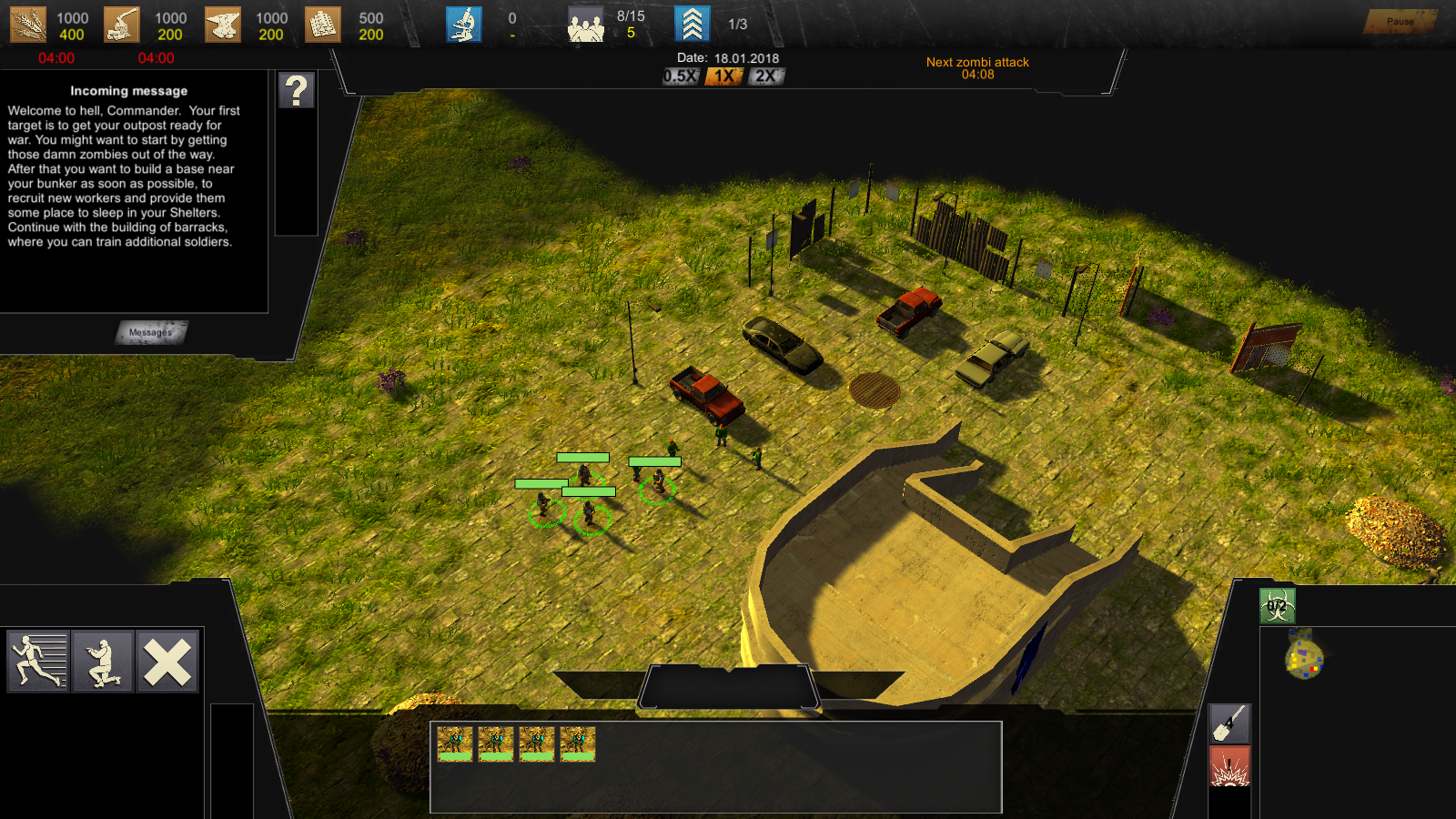Screen dimensions: 1456x819
Task: Cancel the order with the X button
Action: (x=167, y=662)
